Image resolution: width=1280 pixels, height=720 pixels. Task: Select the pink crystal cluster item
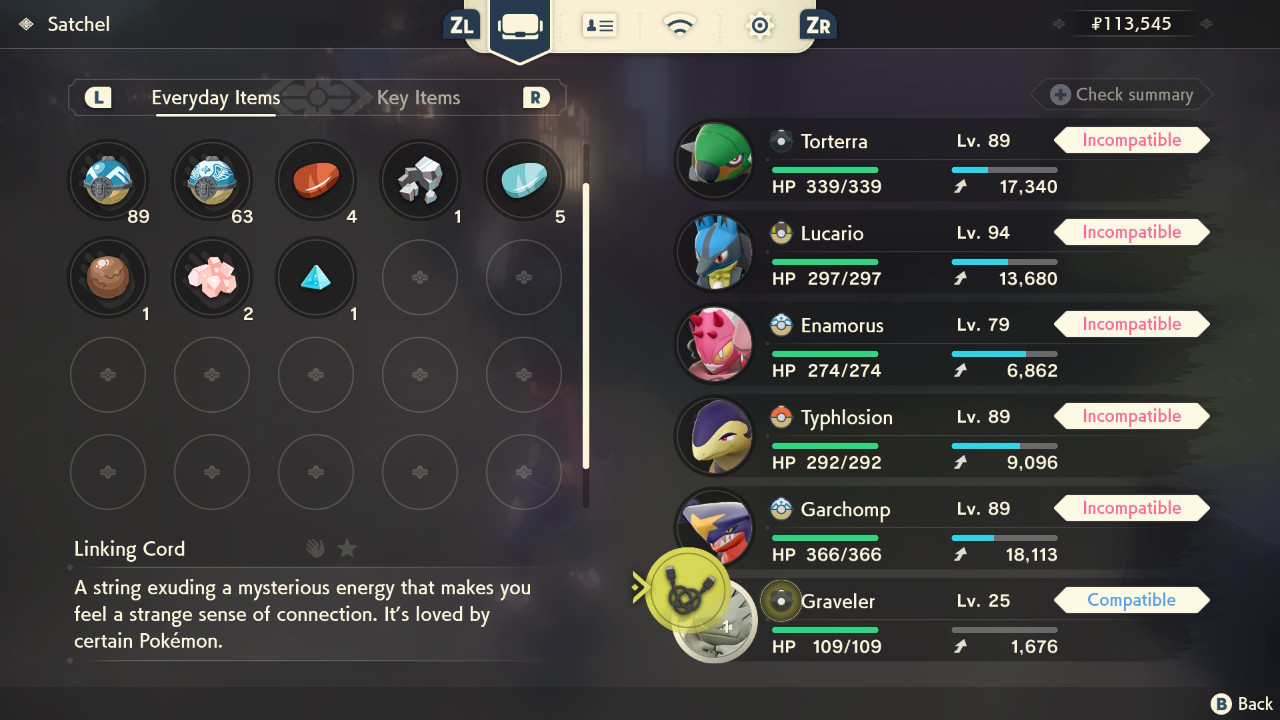(212, 277)
